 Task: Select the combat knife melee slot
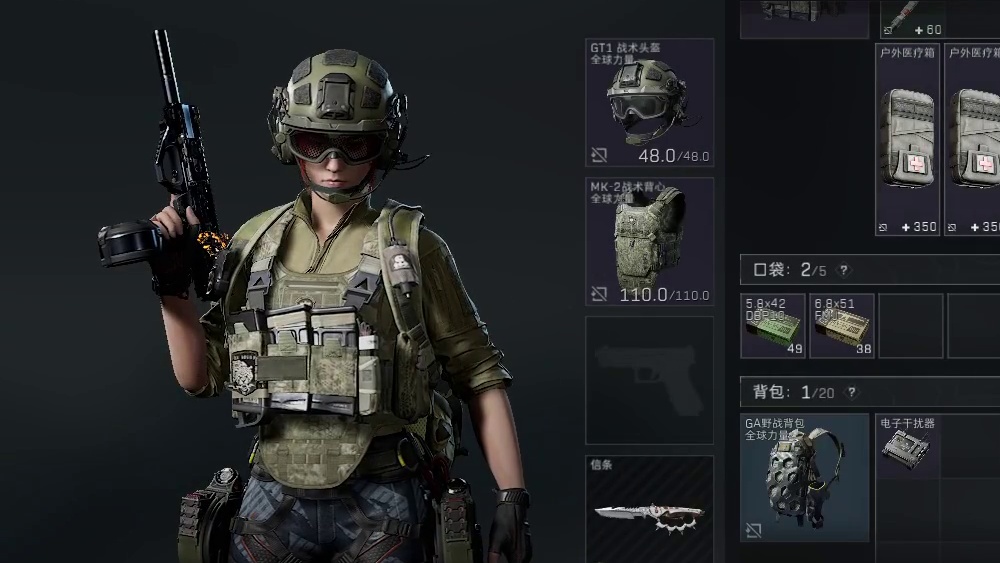coord(649,509)
